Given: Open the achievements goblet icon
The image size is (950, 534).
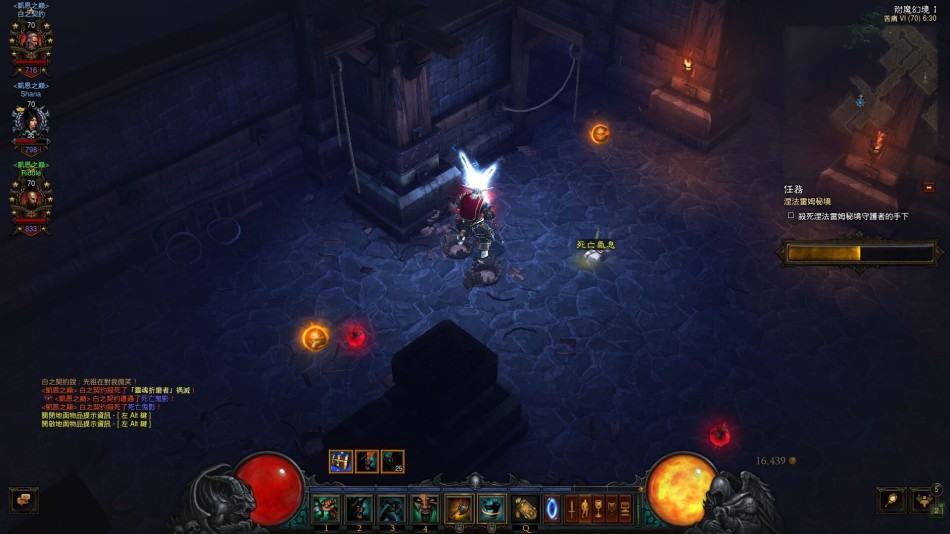Looking at the screenshot, I should (599, 509).
